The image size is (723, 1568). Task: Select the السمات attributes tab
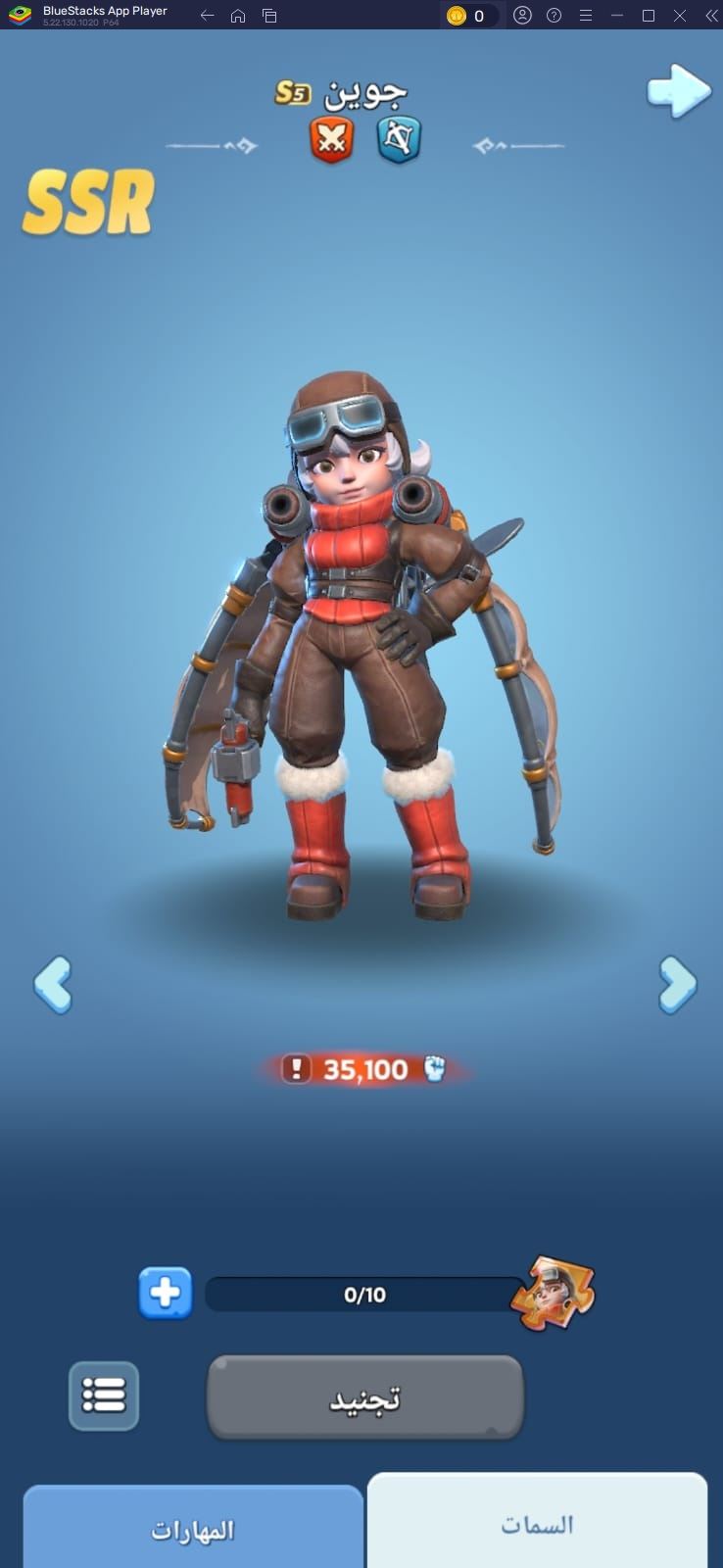click(x=537, y=1524)
